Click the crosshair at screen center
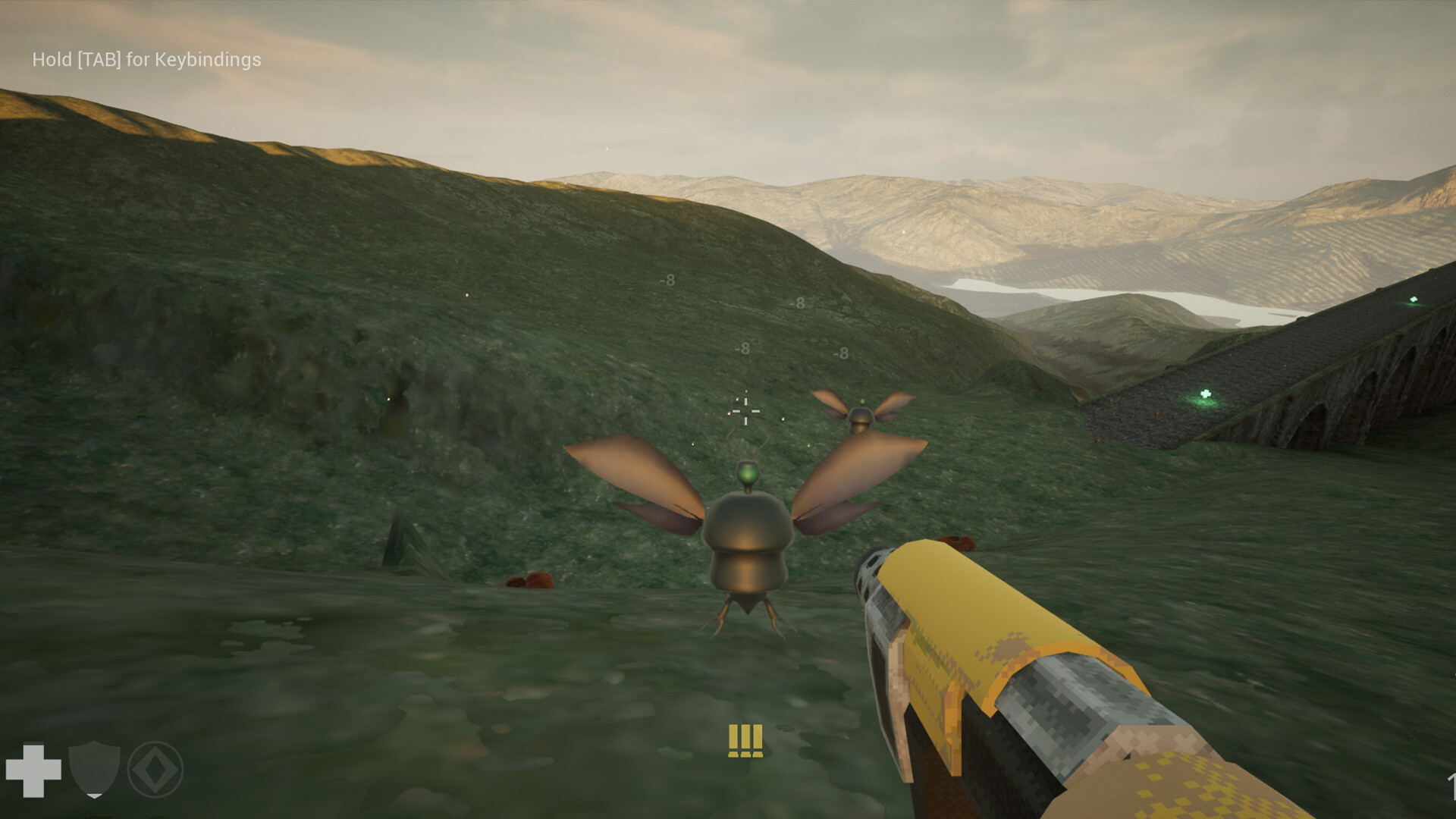 745,409
